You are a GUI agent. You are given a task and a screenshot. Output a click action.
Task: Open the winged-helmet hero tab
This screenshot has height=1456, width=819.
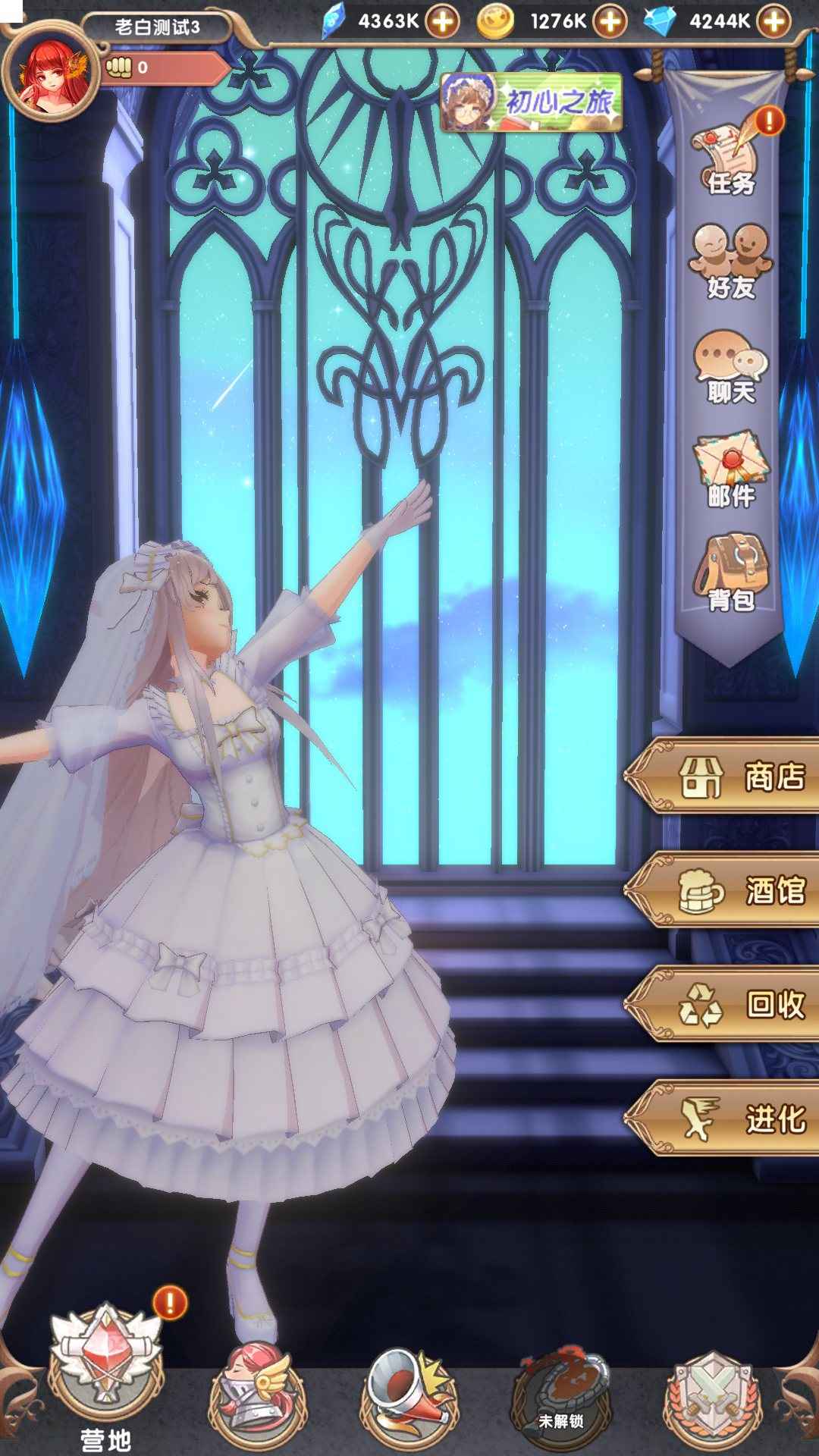tap(258, 1386)
